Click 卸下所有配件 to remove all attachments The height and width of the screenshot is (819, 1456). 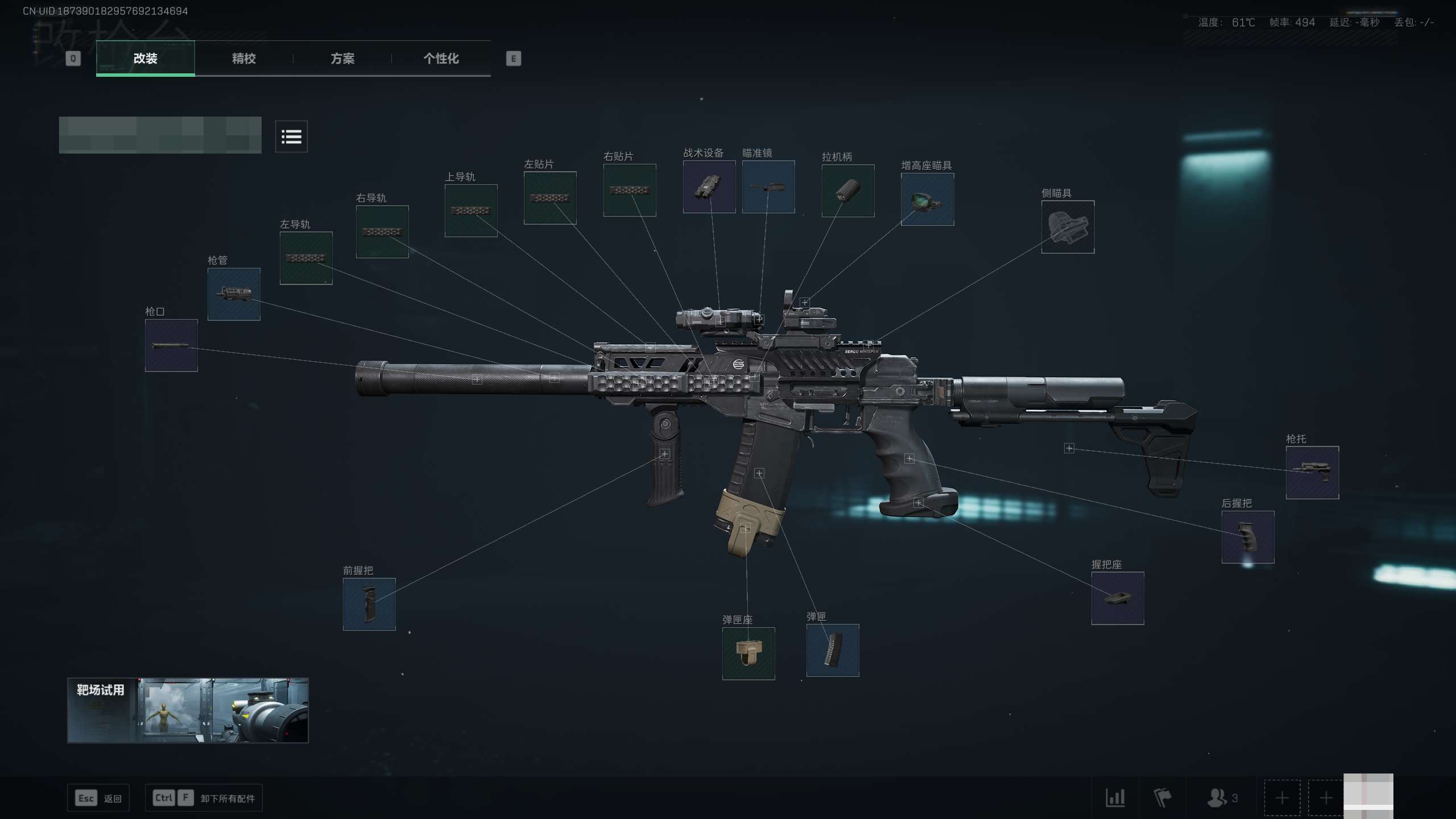click(227, 799)
